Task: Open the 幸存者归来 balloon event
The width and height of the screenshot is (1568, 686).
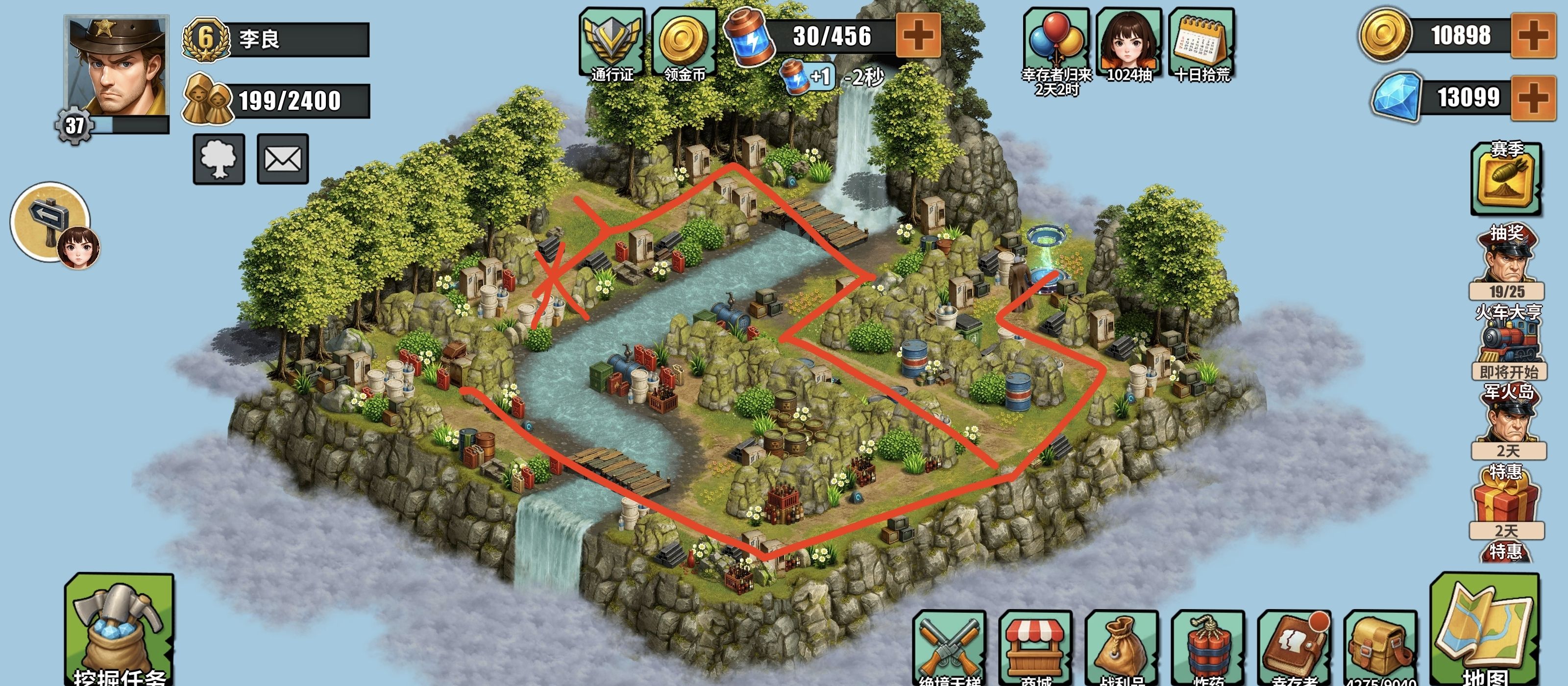Action: pos(1056,44)
